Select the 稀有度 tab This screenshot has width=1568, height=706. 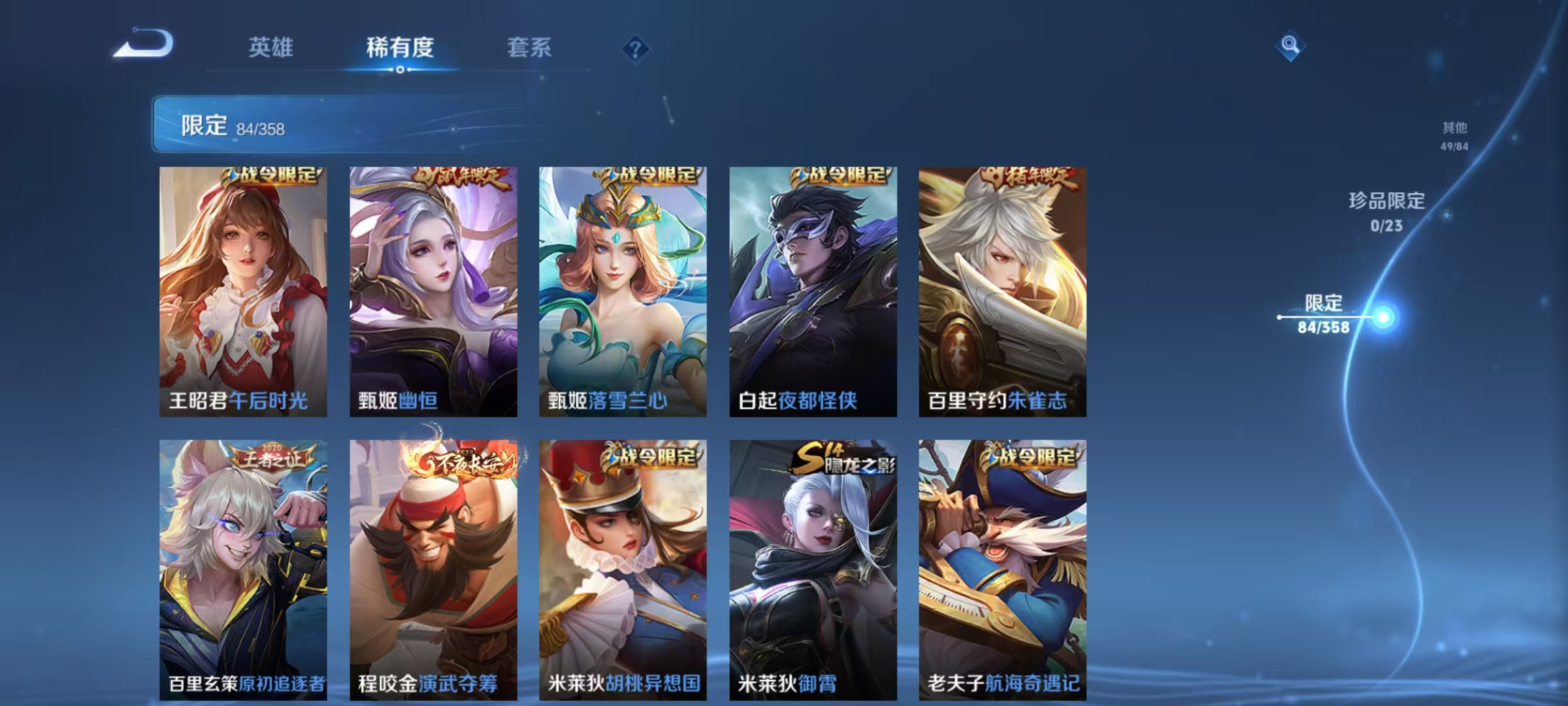tap(400, 48)
